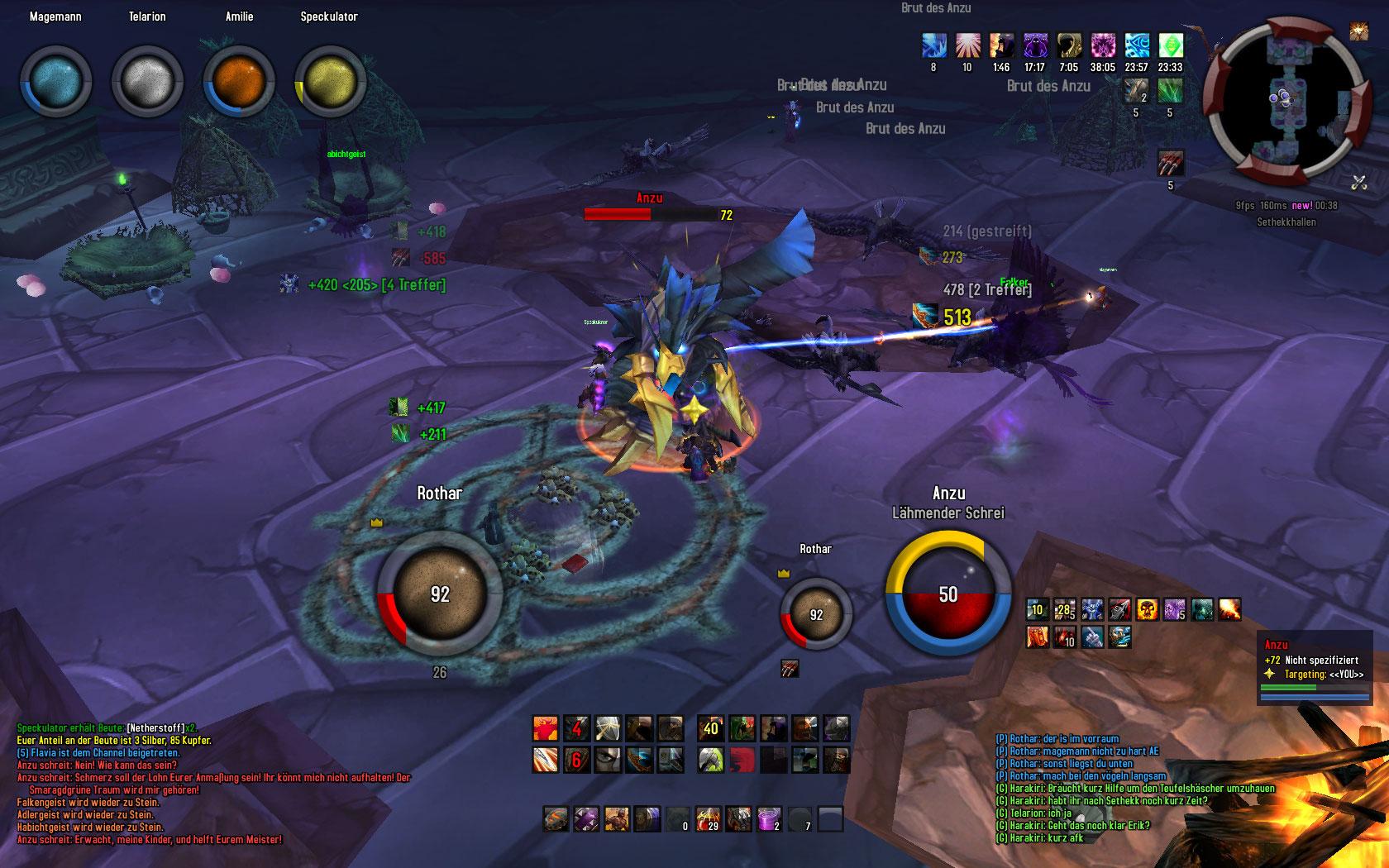1389x868 pixels.
Task: Activate the red bull ability
Action: tap(545, 728)
